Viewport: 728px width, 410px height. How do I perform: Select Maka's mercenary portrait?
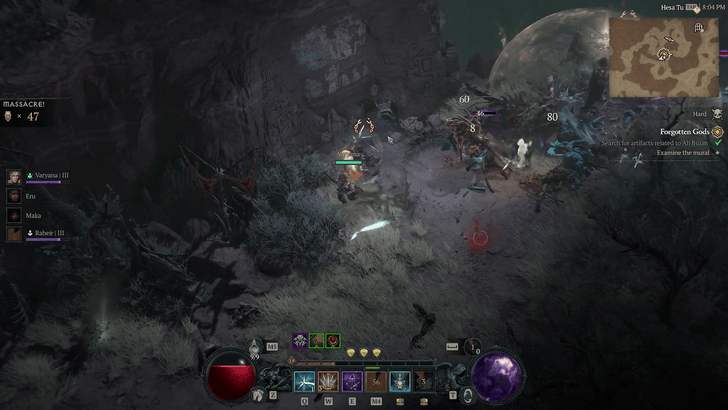coord(14,215)
